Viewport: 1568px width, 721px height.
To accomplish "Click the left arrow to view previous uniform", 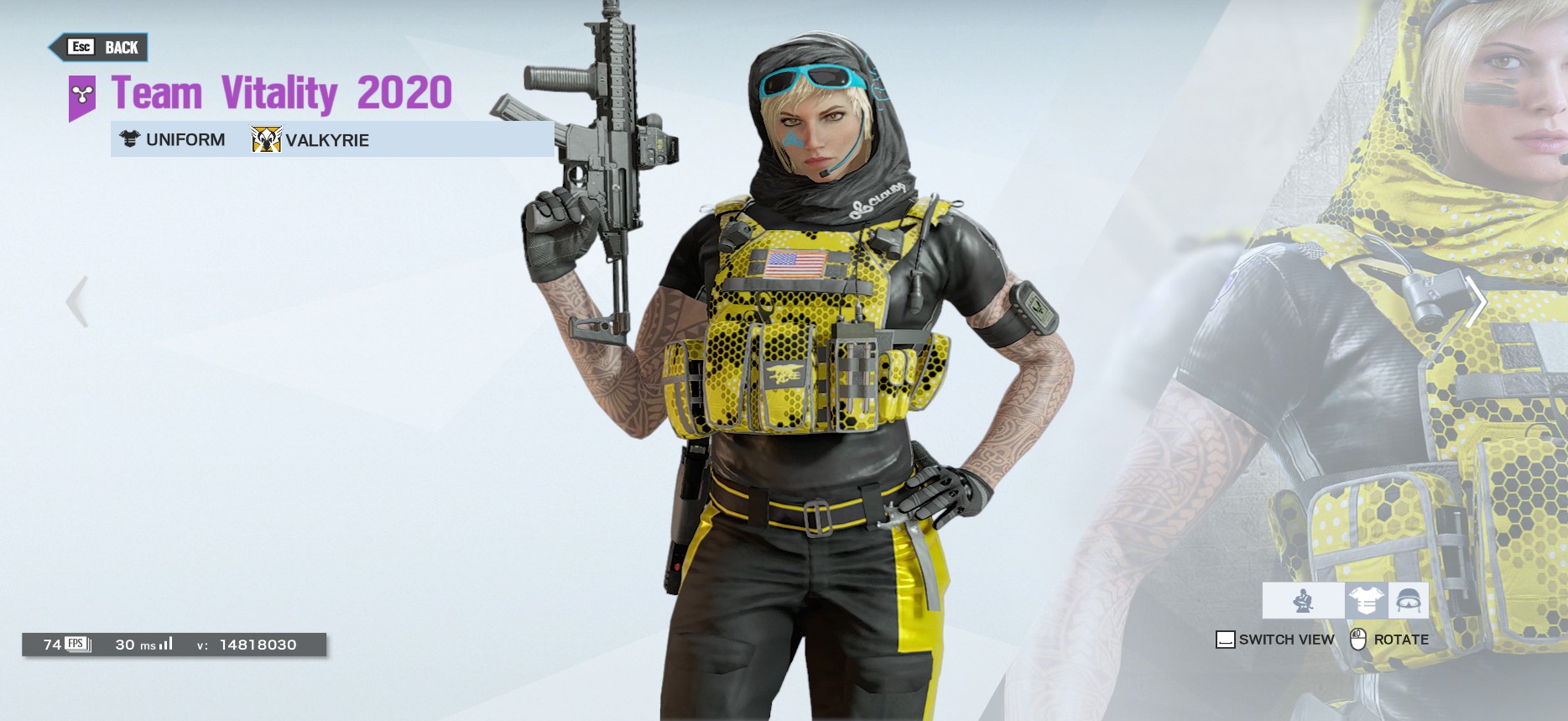I will click(77, 302).
